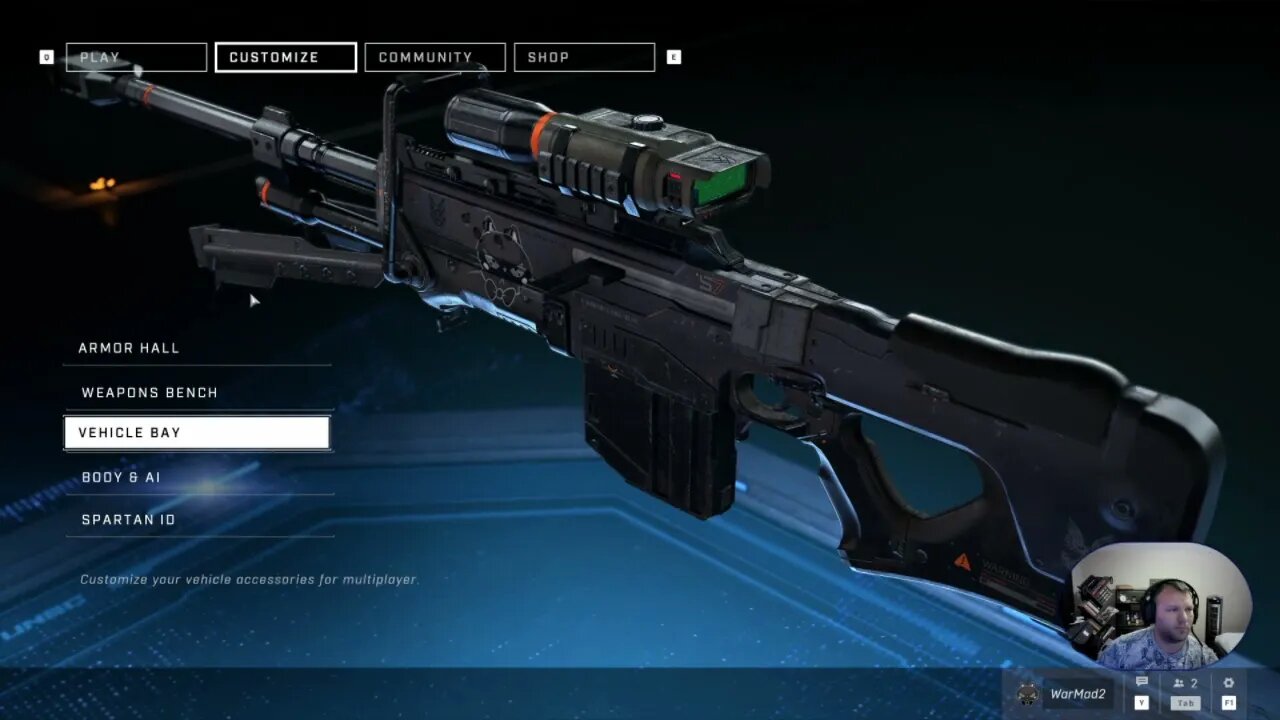Select the Customize tab

(285, 57)
